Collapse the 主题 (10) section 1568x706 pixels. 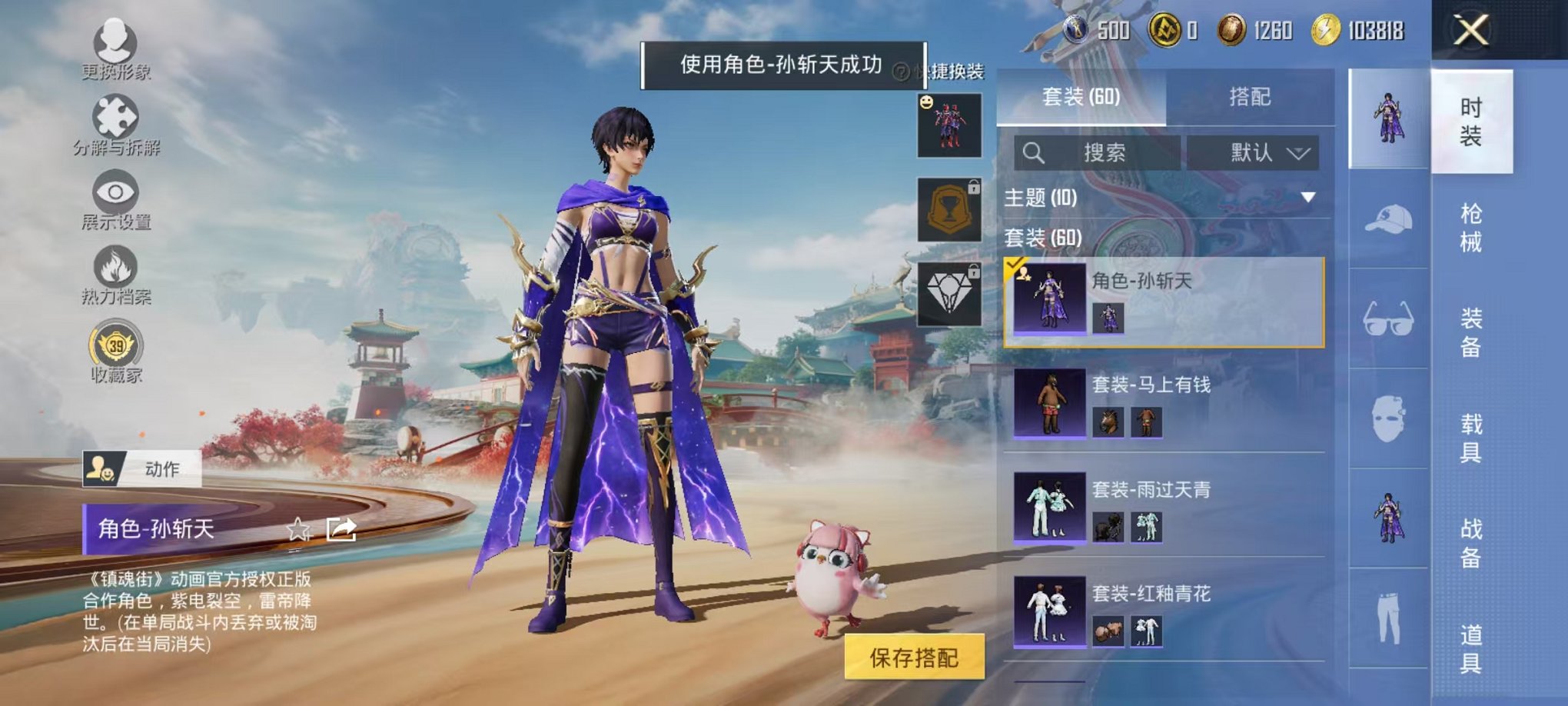1307,198
